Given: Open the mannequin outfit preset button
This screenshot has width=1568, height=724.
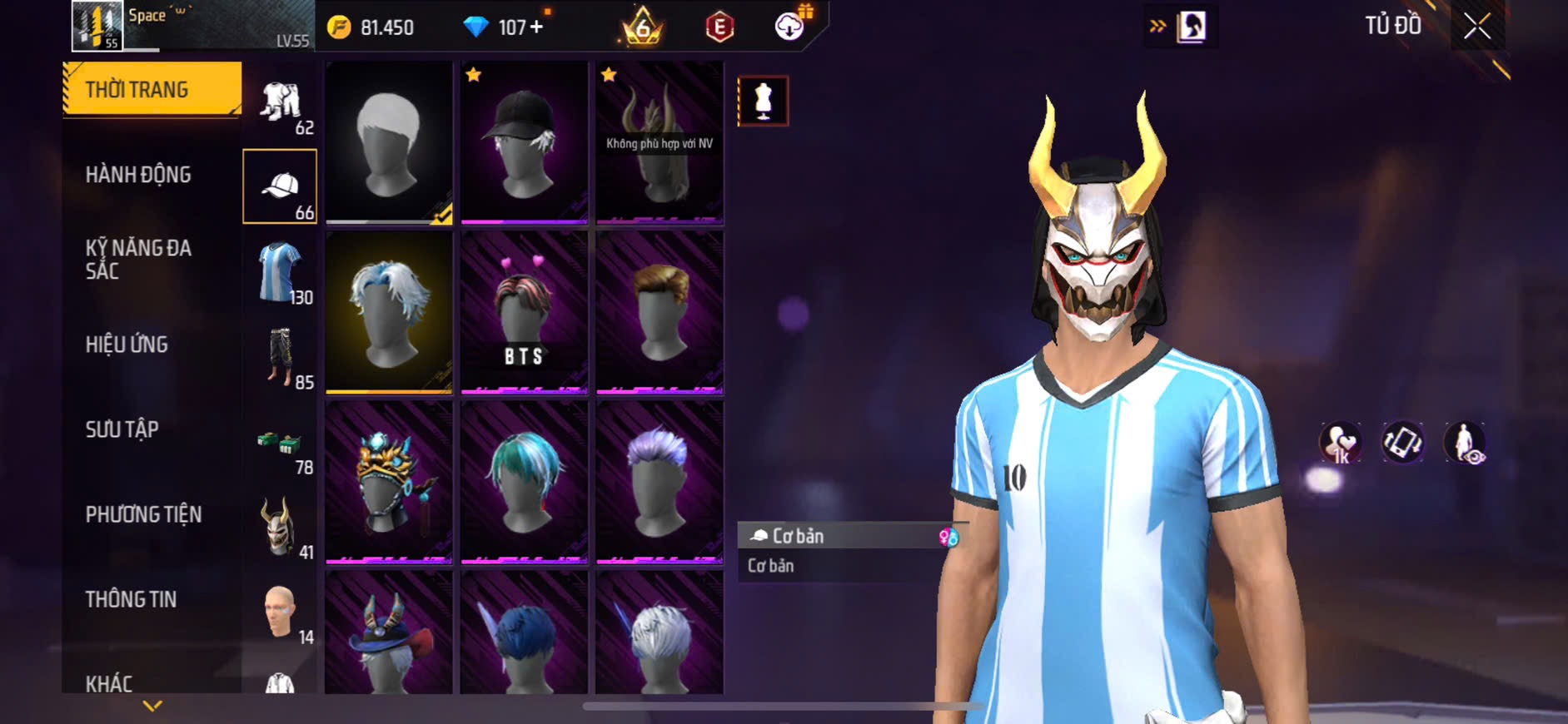Looking at the screenshot, I should 763,101.
